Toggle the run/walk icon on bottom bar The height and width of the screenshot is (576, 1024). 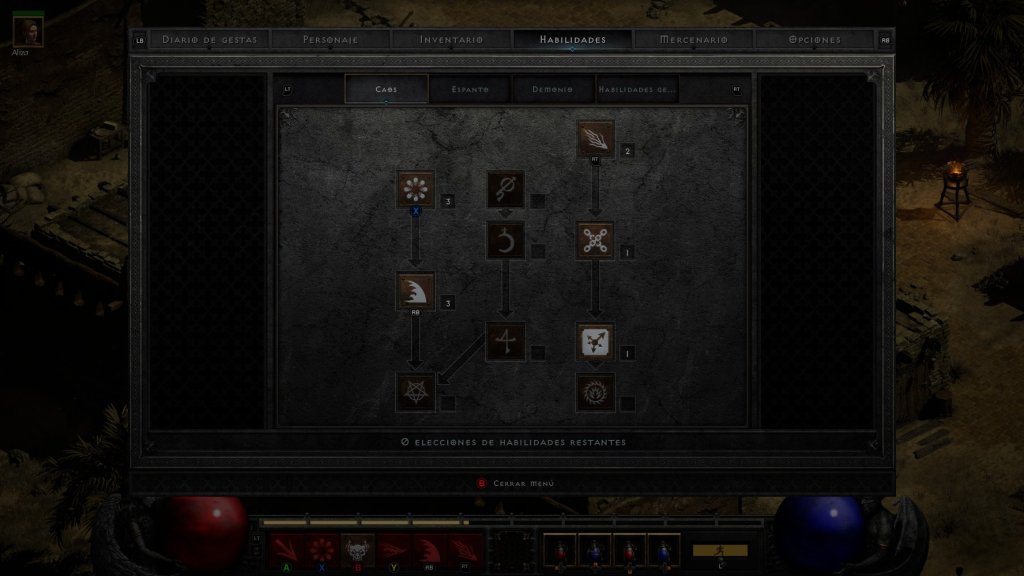coord(720,551)
